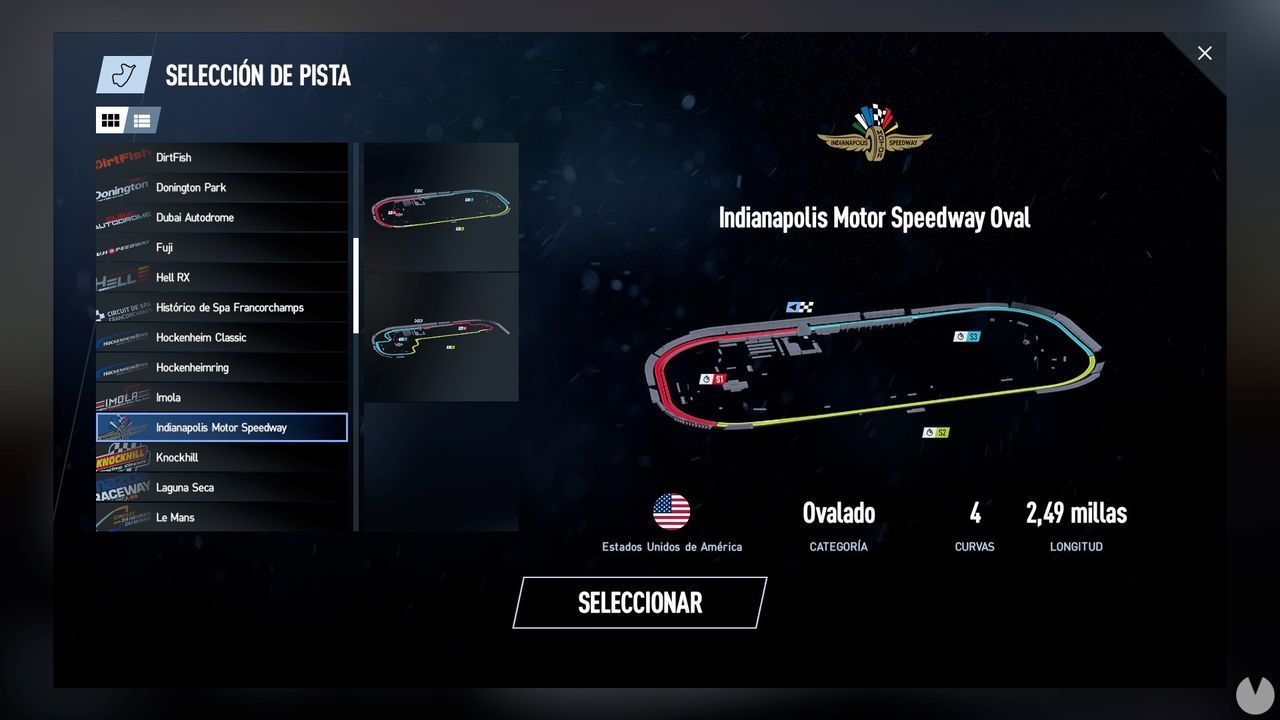Click the S3 sector marker on the track map
The height and width of the screenshot is (720, 1280).
click(x=966, y=337)
